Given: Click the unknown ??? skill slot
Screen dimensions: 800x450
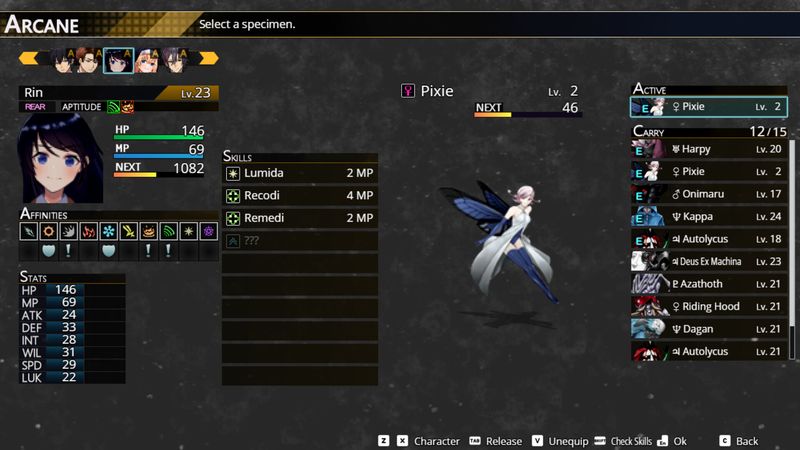Looking at the screenshot, I should click(300, 241).
